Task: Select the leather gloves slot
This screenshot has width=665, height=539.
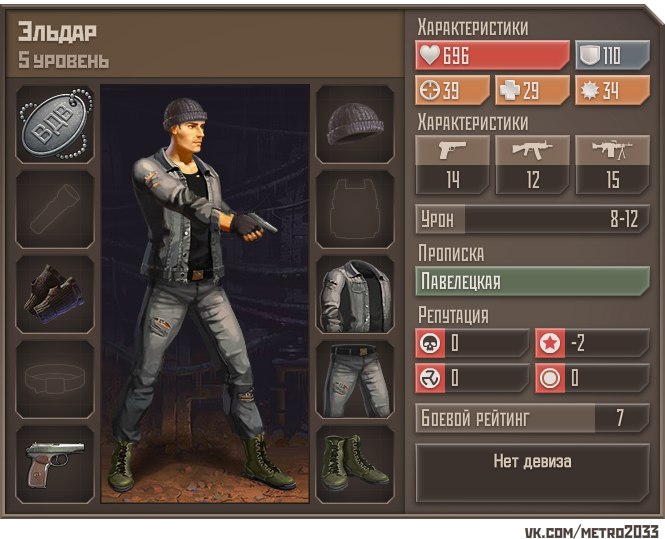Action: pyautogui.click(x=55, y=296)
